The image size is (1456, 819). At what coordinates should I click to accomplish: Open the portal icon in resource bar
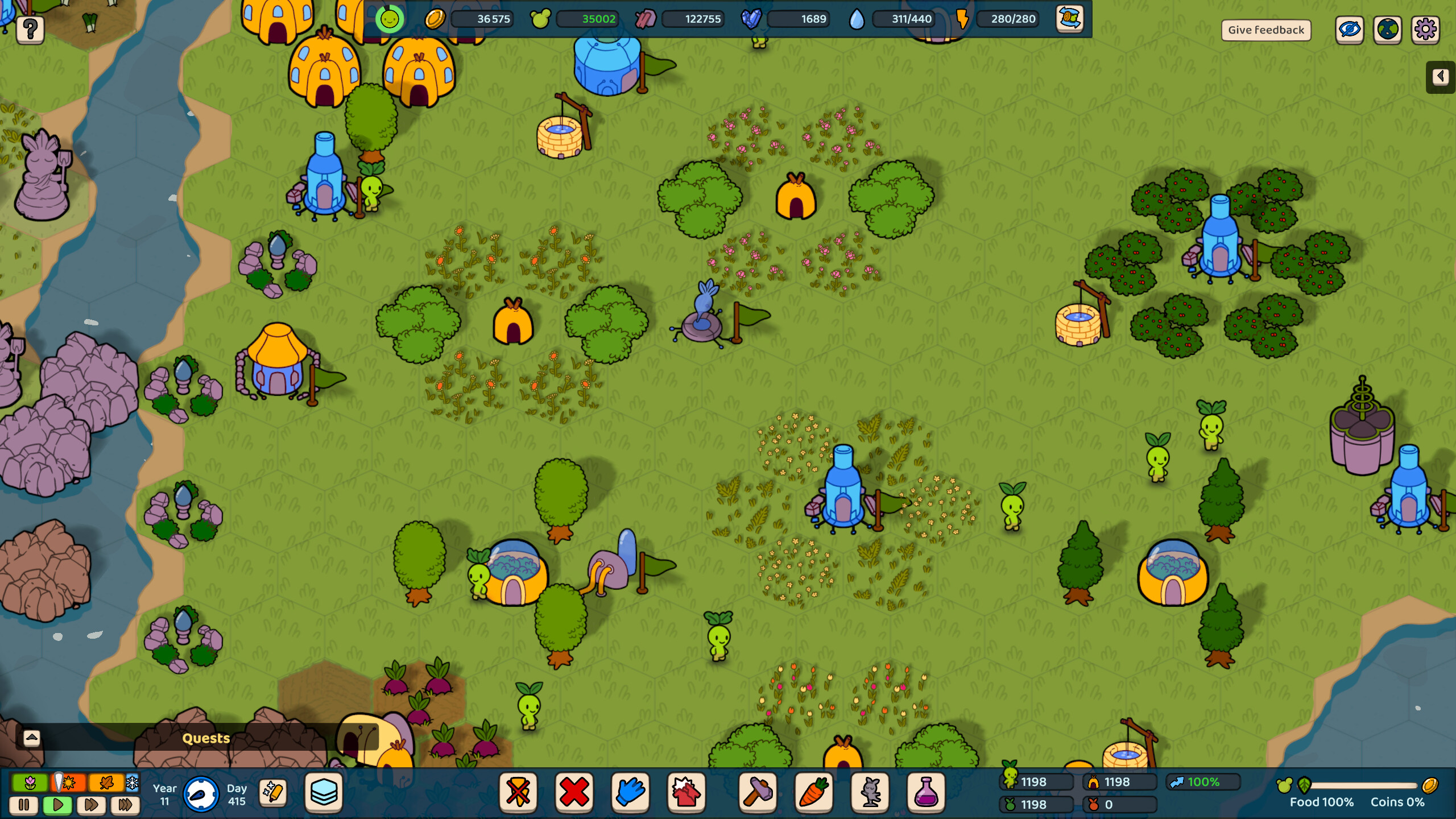pyautogui.click(x=1070, y=19)
